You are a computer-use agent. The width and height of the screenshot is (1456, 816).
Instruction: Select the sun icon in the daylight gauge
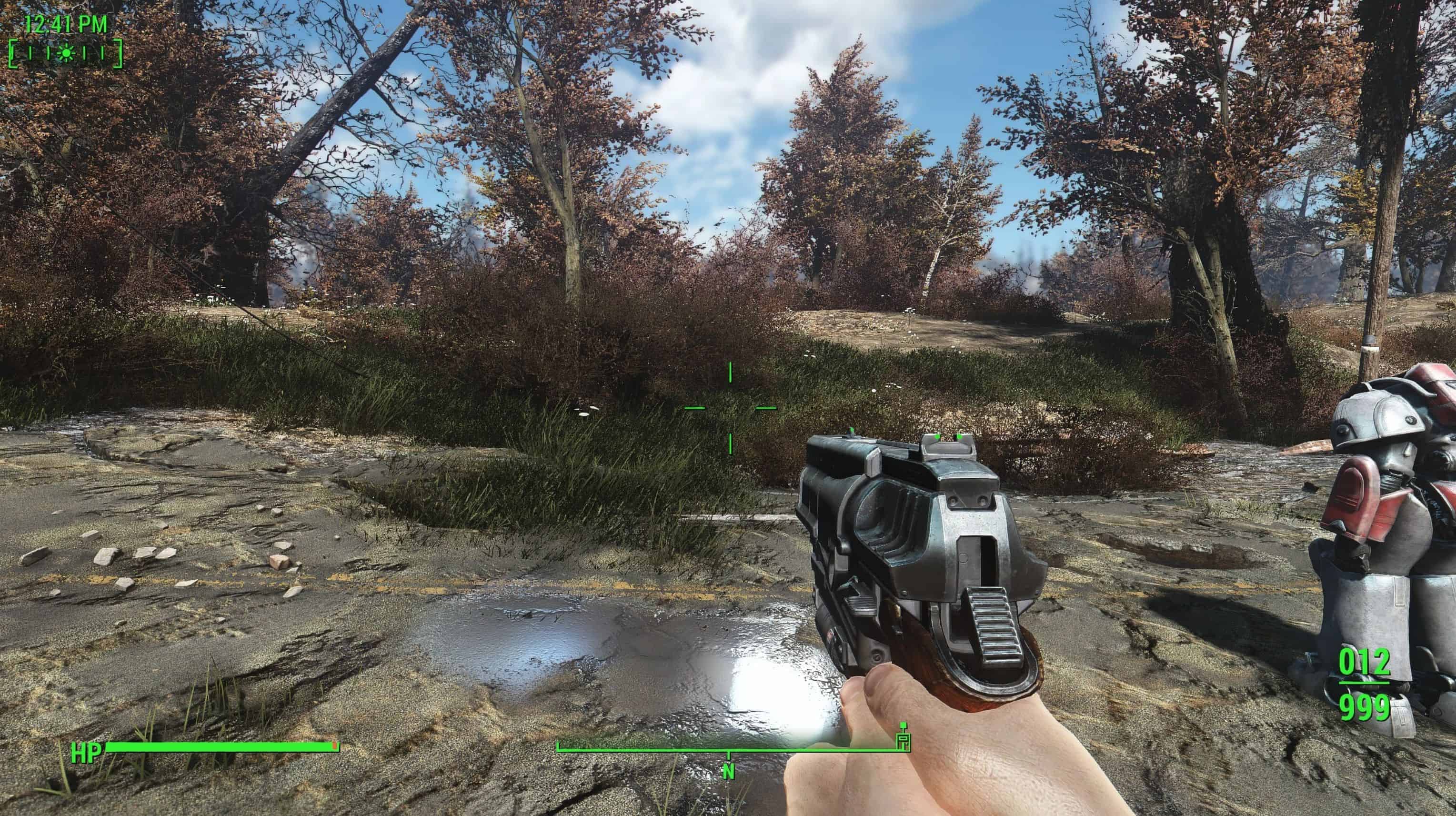pos(67,53)
